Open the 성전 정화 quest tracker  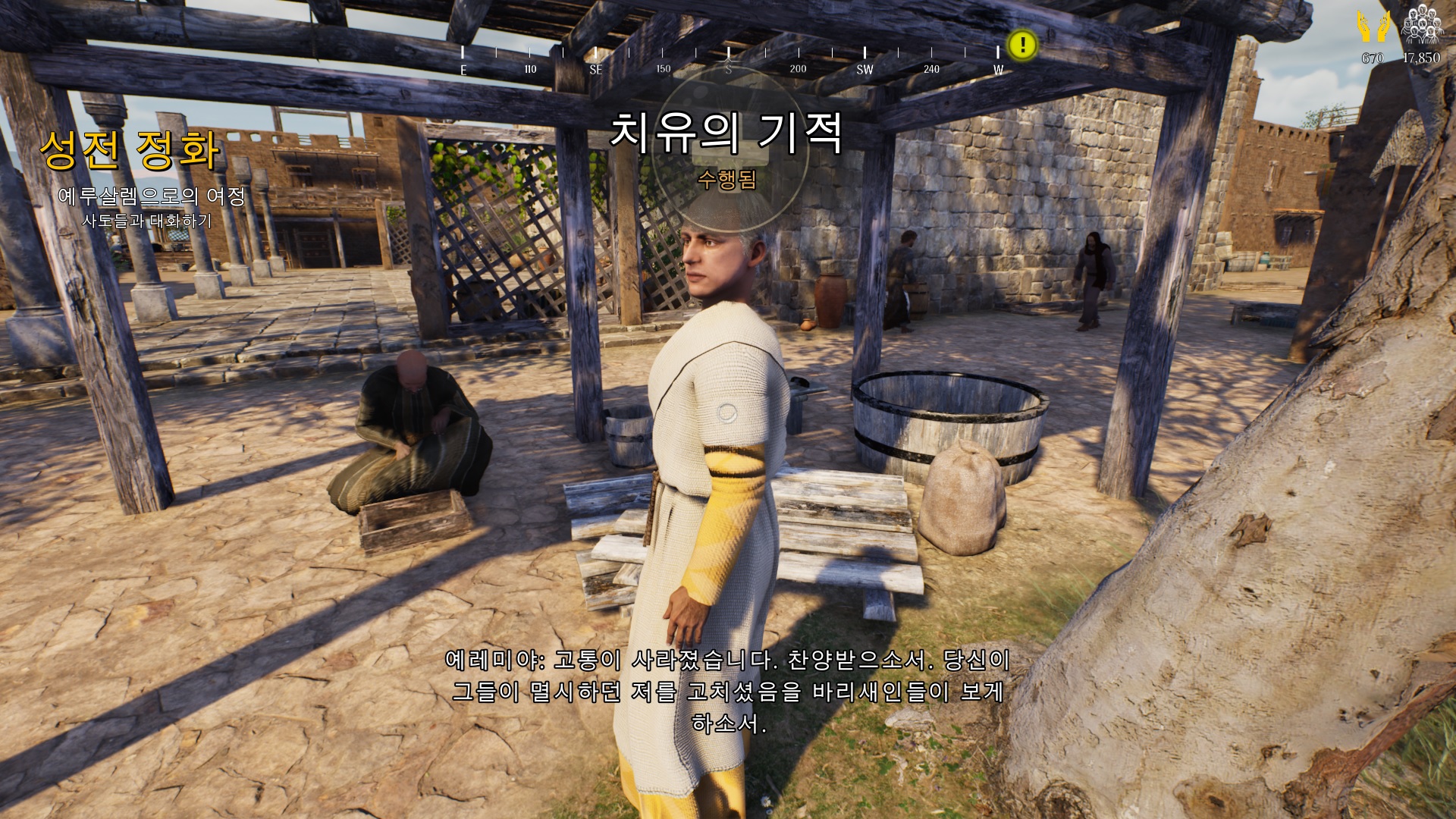coord(130,149)
